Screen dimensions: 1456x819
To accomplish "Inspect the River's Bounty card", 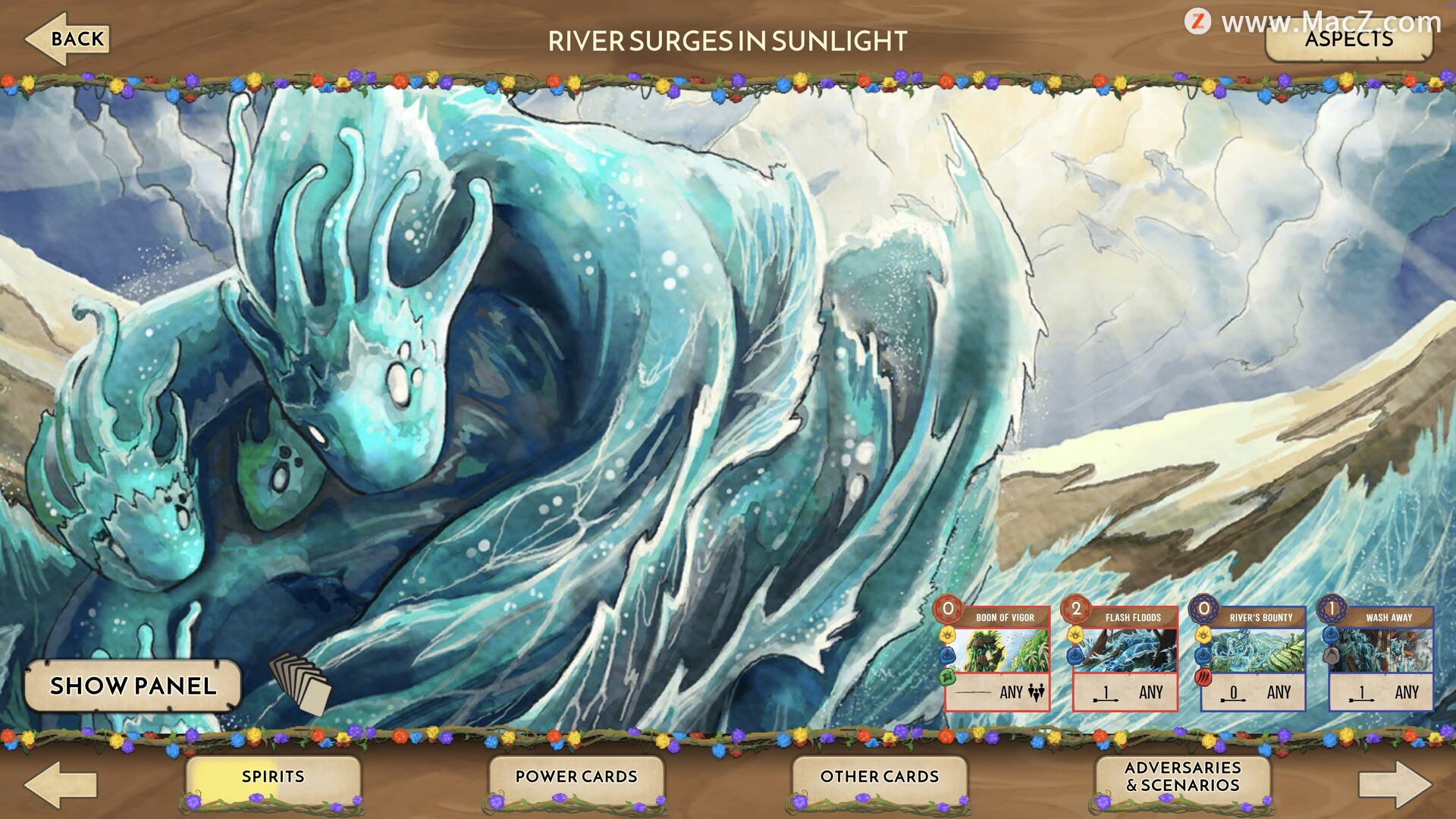I will (x=1253, y=657).
